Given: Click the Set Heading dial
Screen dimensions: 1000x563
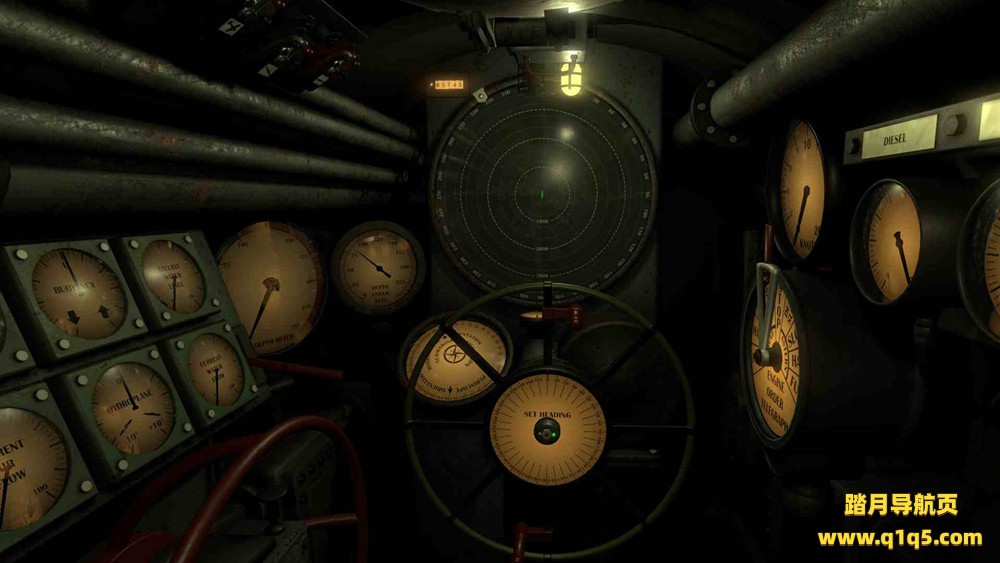Looking at the screenshot, I should point(547,431).
